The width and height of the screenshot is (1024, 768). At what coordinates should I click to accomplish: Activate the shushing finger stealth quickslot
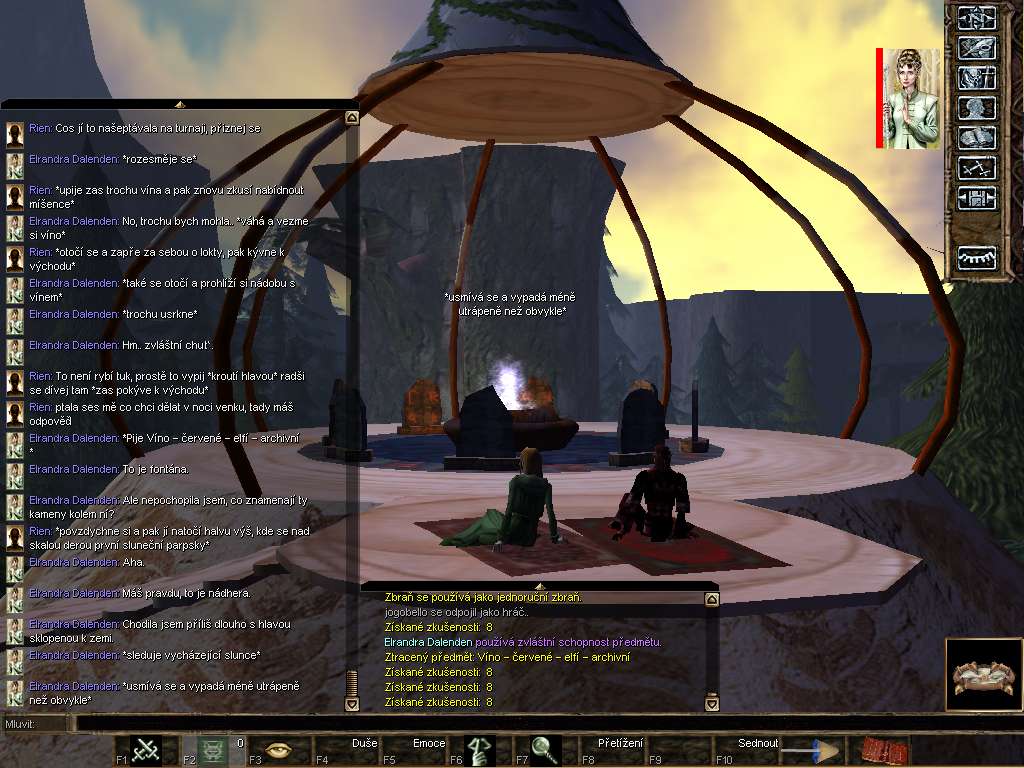point(479,750)
